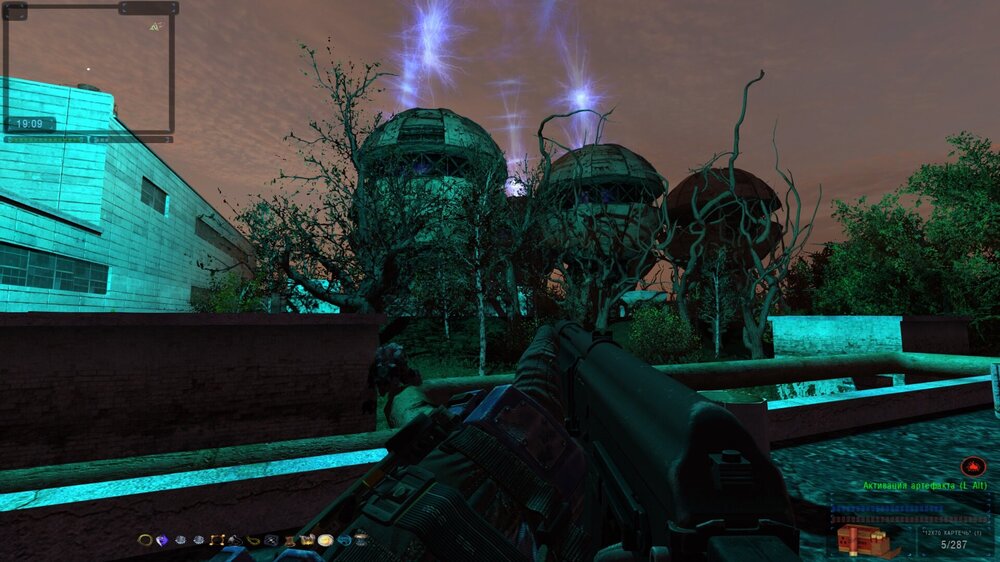Click the golden crown-shaped artifact icon
The width and height of the screenshot is (1000, 562).
pos(306,540)
